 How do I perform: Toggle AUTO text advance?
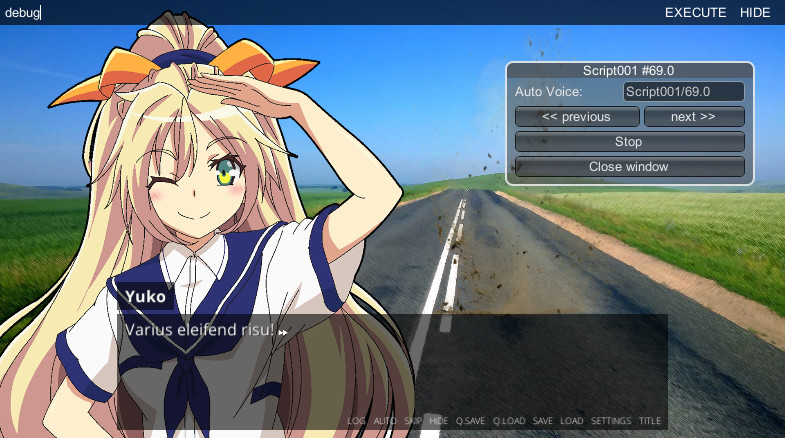point(385,421)
